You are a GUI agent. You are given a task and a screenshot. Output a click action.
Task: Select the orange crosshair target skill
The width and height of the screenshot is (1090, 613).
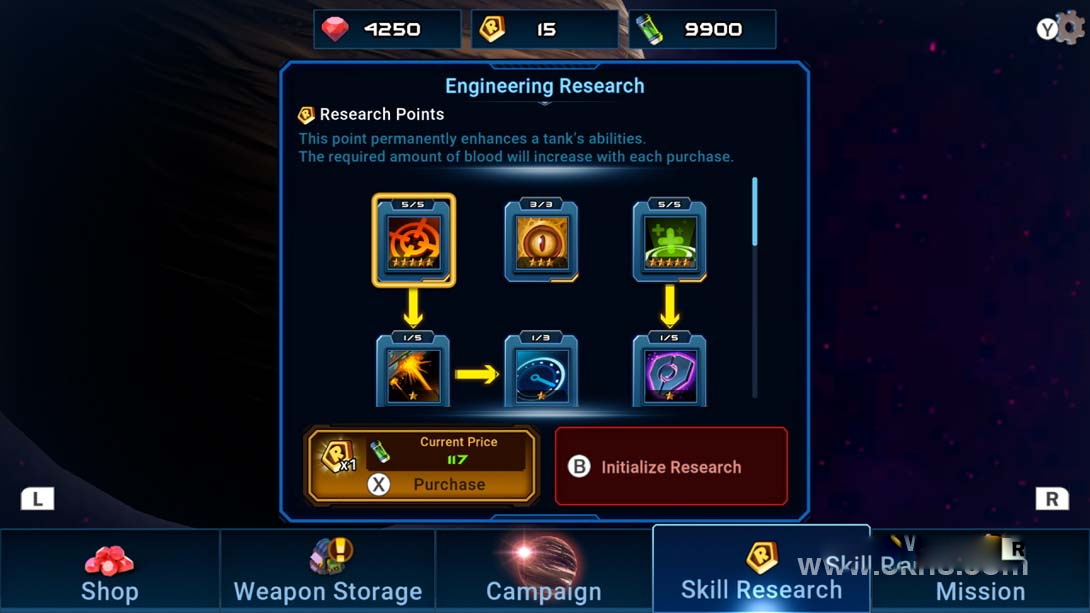[414, 241]
